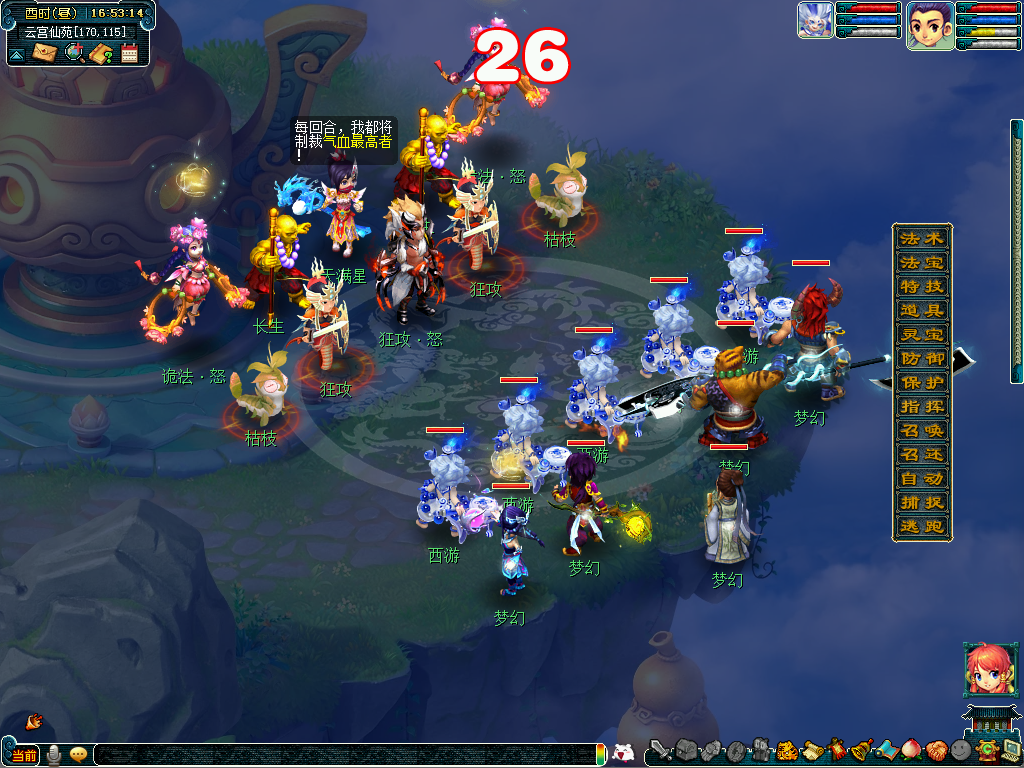Open the calendar icon
Viewport: 1024px width, 768px height.
click(129, 53)
